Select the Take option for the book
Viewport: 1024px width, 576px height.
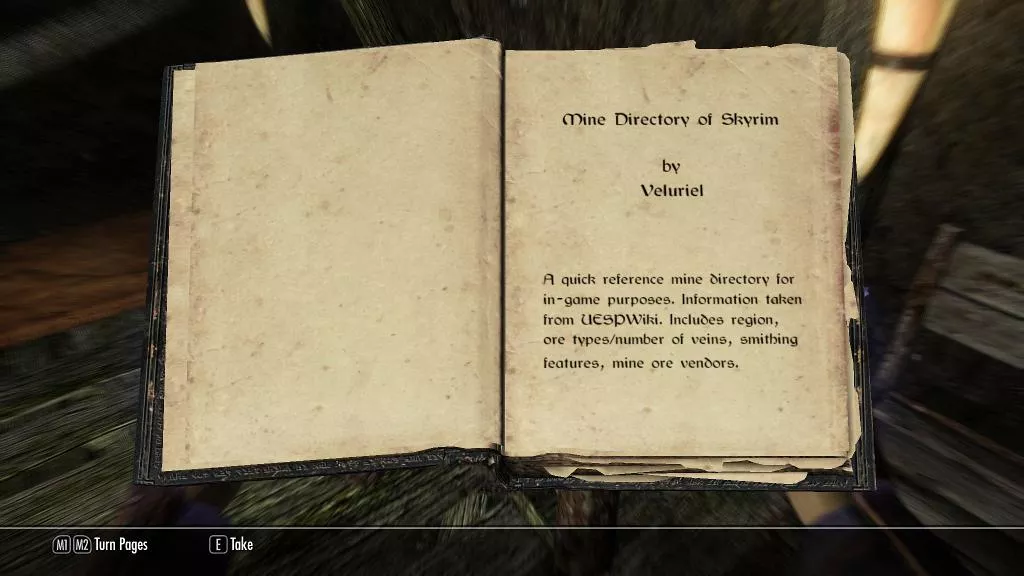(x=241, y=545)
